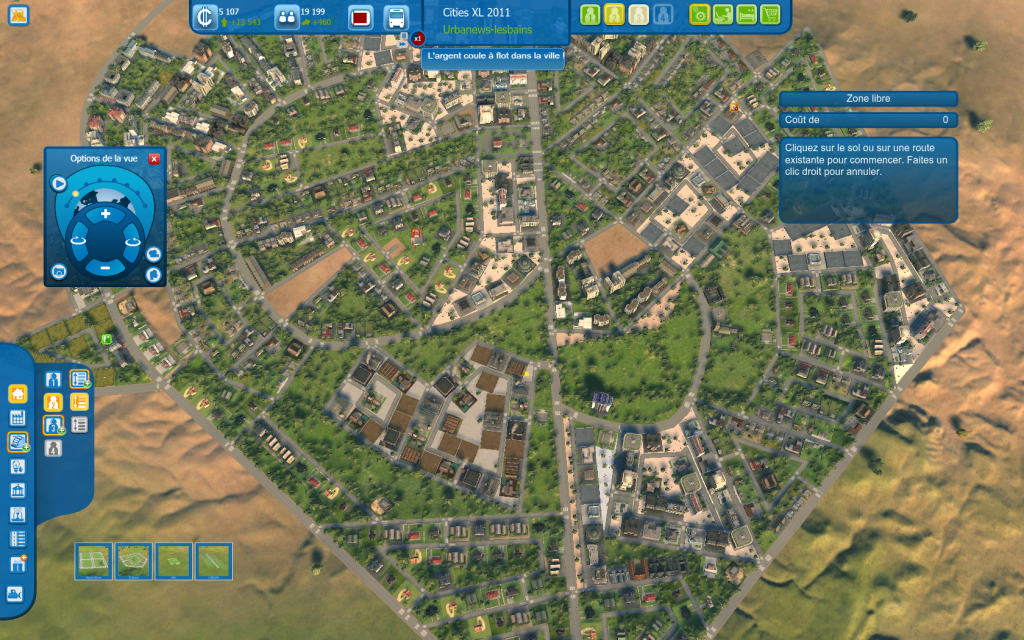Open the green gear settings icon
Viewport: 1024px width, 640px height.
coord(700,14)
